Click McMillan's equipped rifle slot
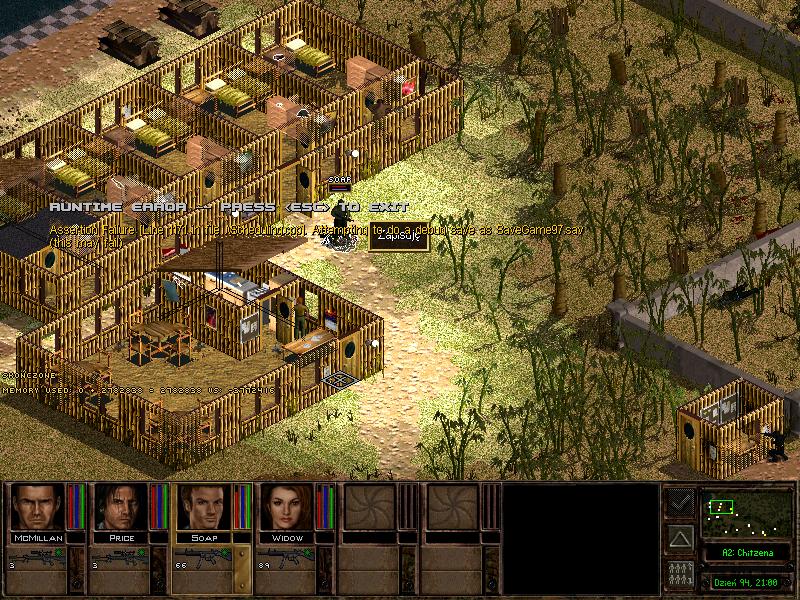The height and width of the screenshot is (600, 800). click(36, 559)
